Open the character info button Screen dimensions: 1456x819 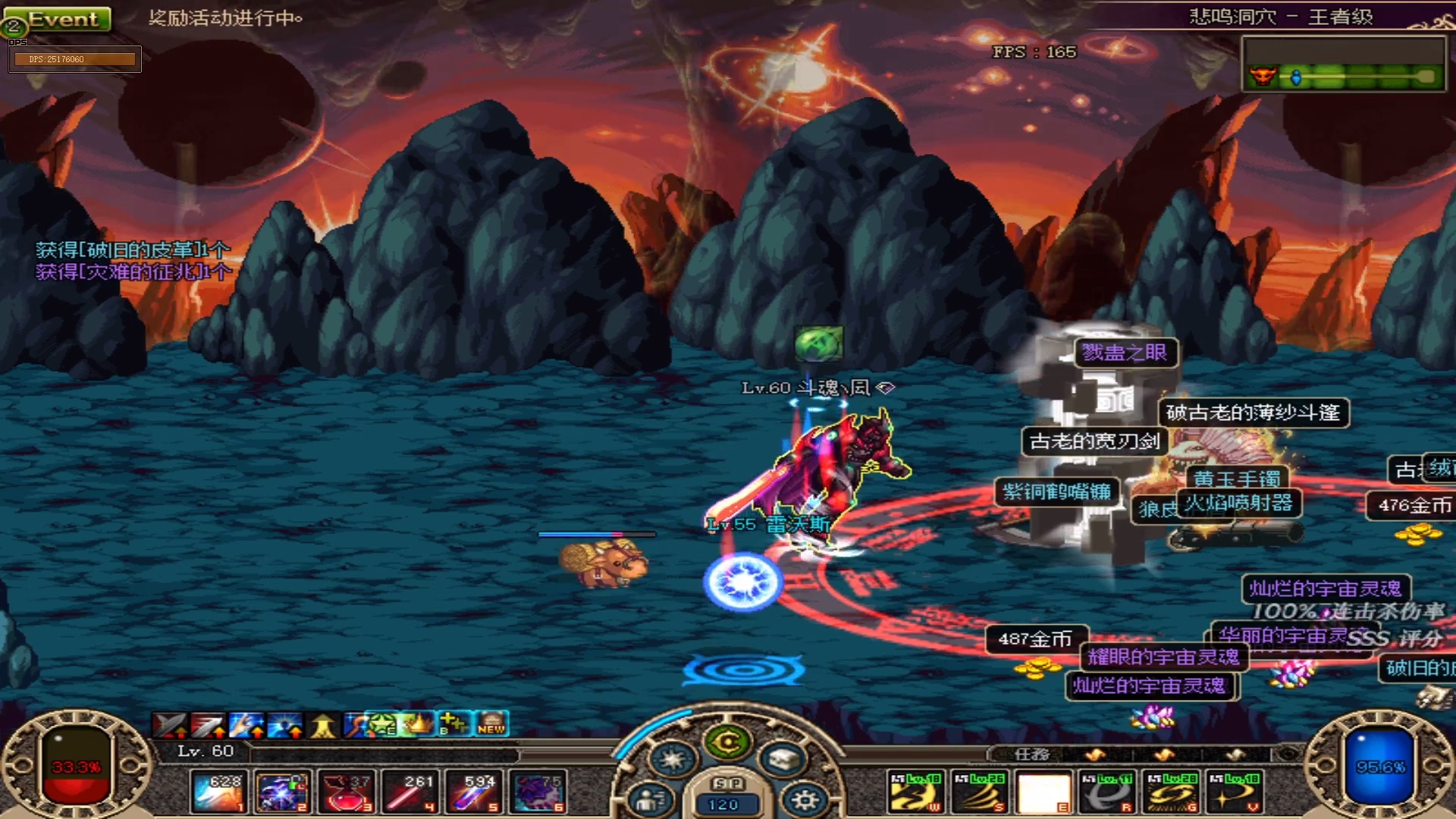[651, 799]
